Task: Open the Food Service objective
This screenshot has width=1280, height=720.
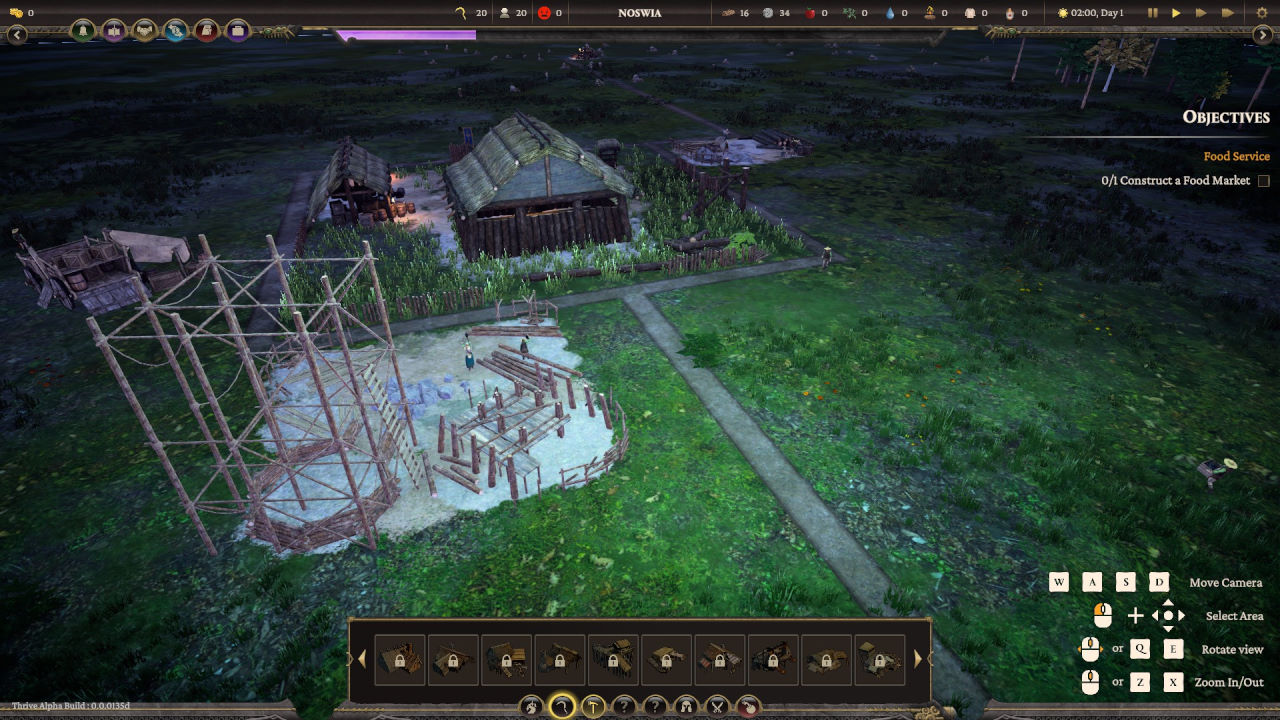Action: (1236, 156)
